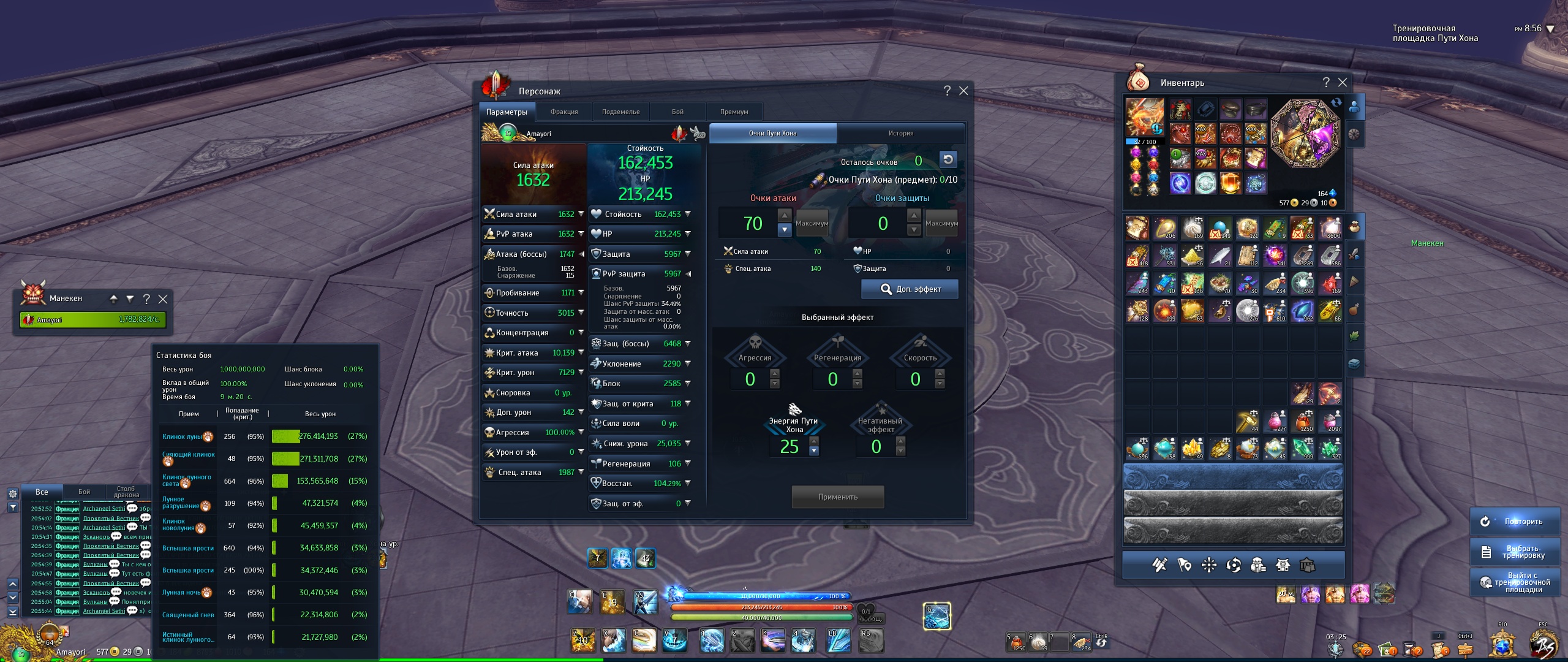Close the Инвентарь window
1568x662 pixels.
[1343, 82]
